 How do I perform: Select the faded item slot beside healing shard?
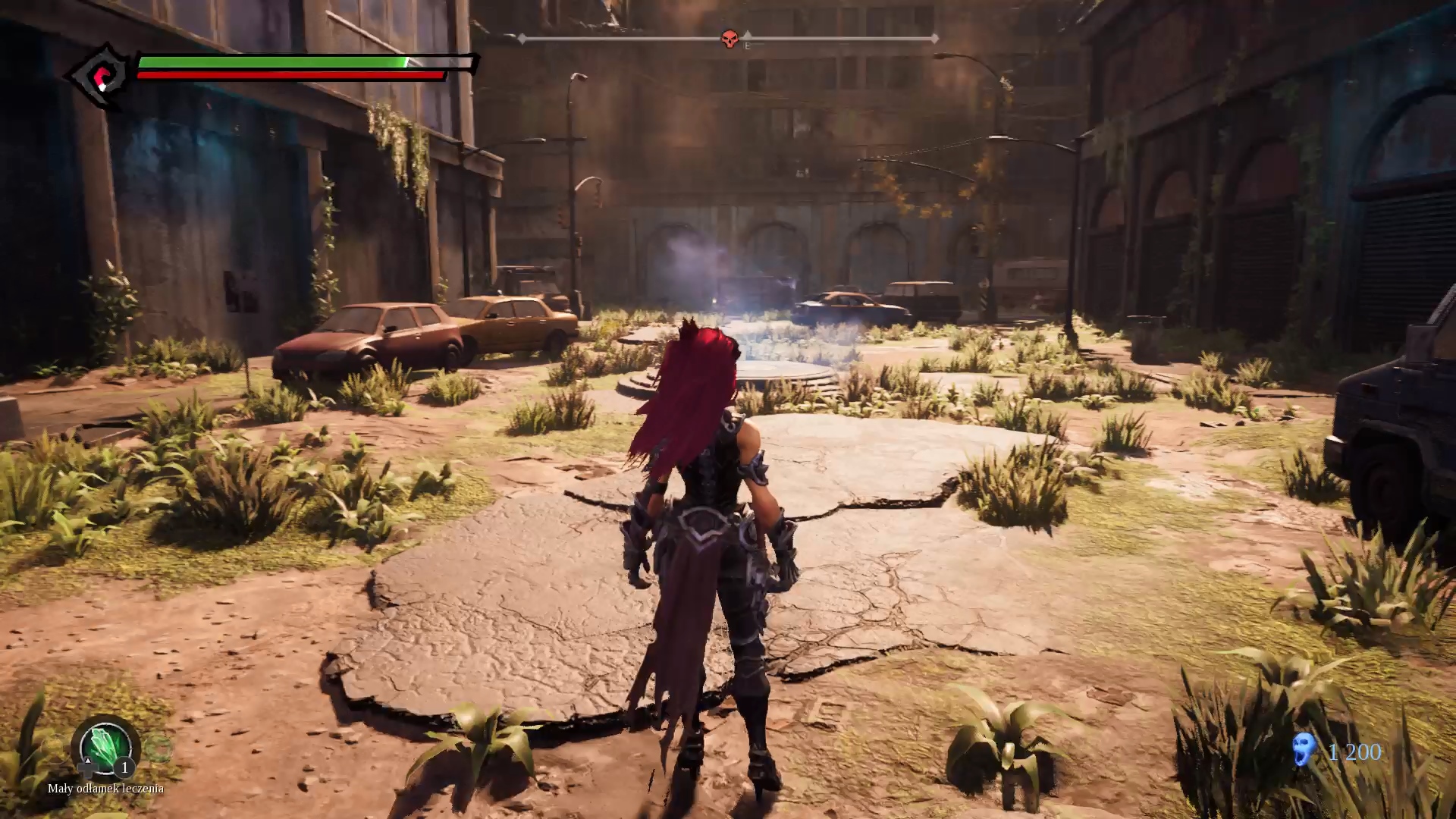tap(159, 748)
